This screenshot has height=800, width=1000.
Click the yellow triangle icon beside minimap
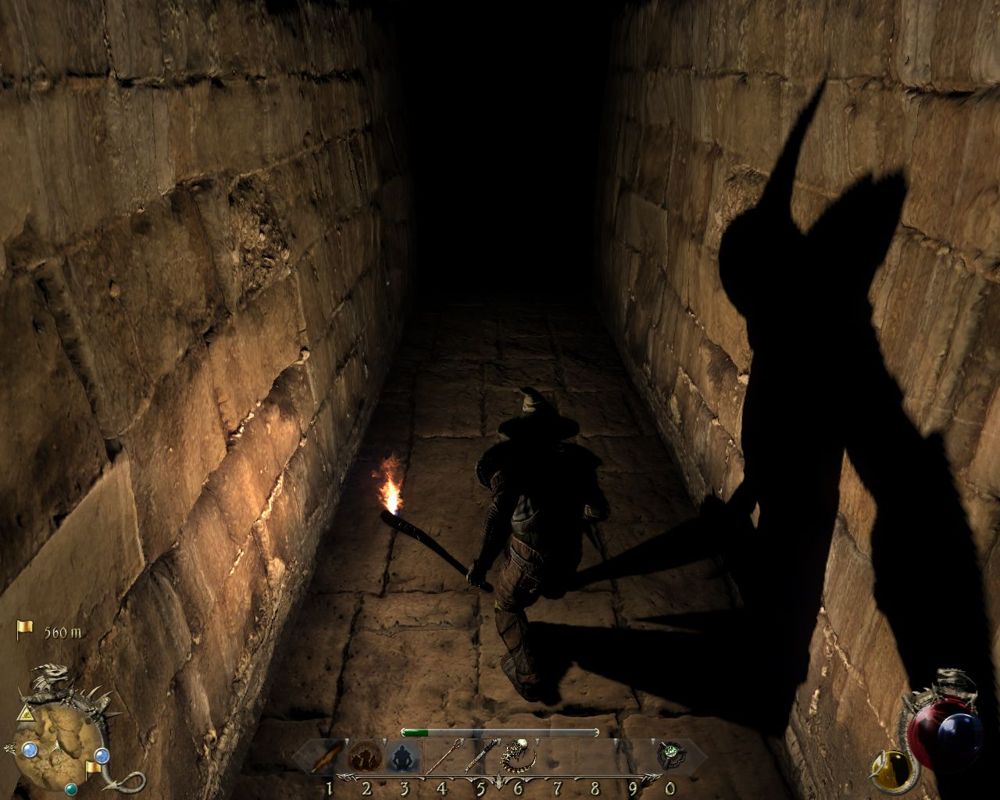(24, 713)
